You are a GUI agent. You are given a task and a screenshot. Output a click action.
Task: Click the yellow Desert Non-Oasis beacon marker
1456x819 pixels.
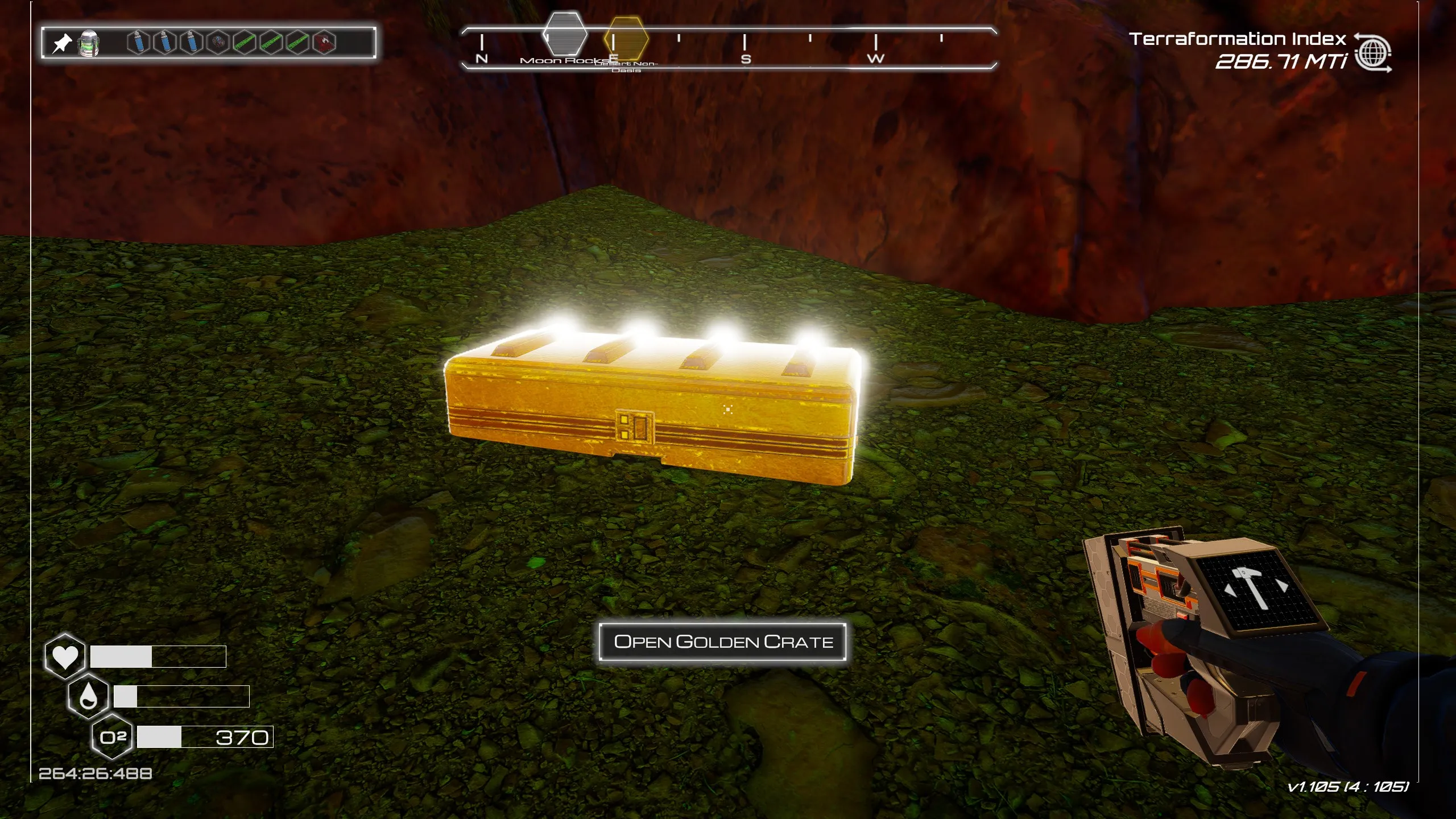click(x=626, y=39)
